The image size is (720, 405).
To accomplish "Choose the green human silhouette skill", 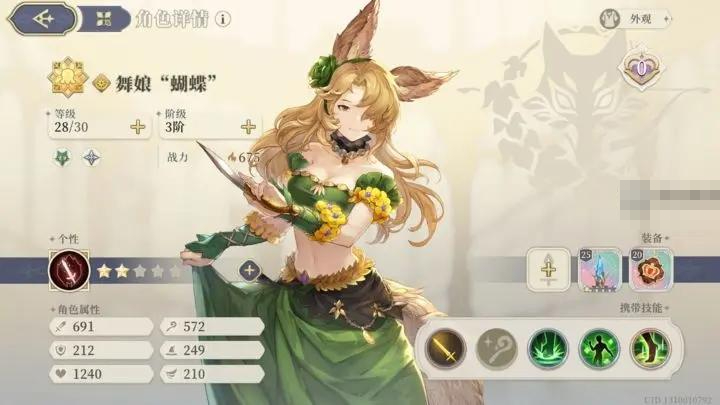I will coord(598,348).
